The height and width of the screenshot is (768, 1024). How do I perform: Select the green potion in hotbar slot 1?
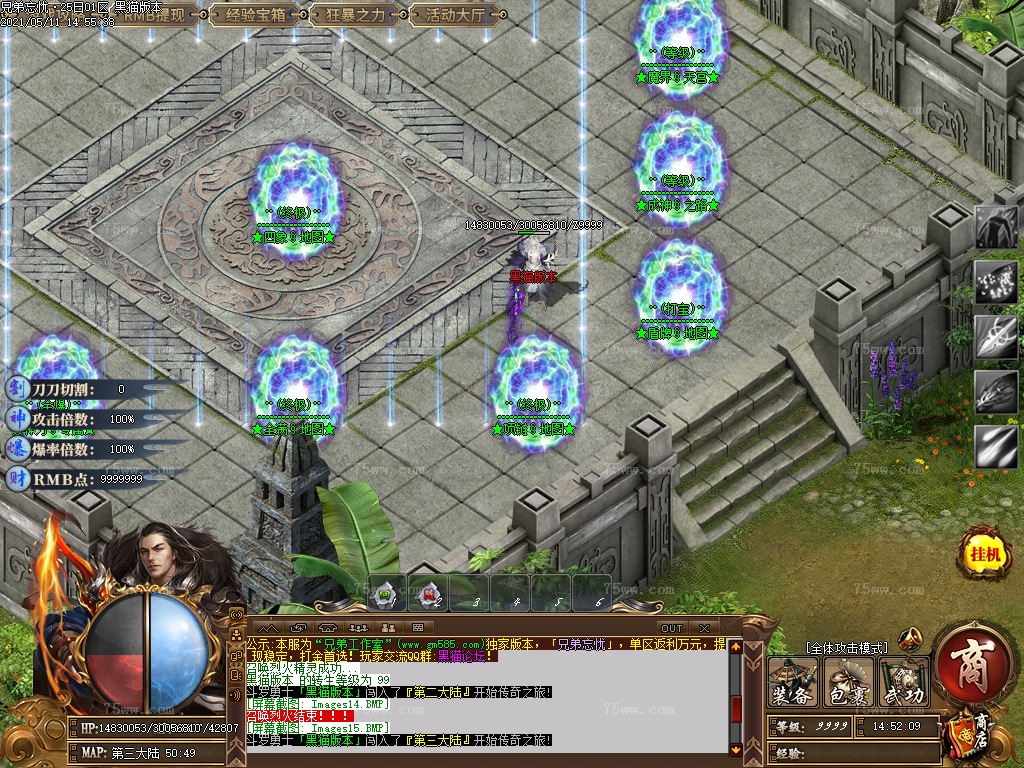[x=386, y=595]
